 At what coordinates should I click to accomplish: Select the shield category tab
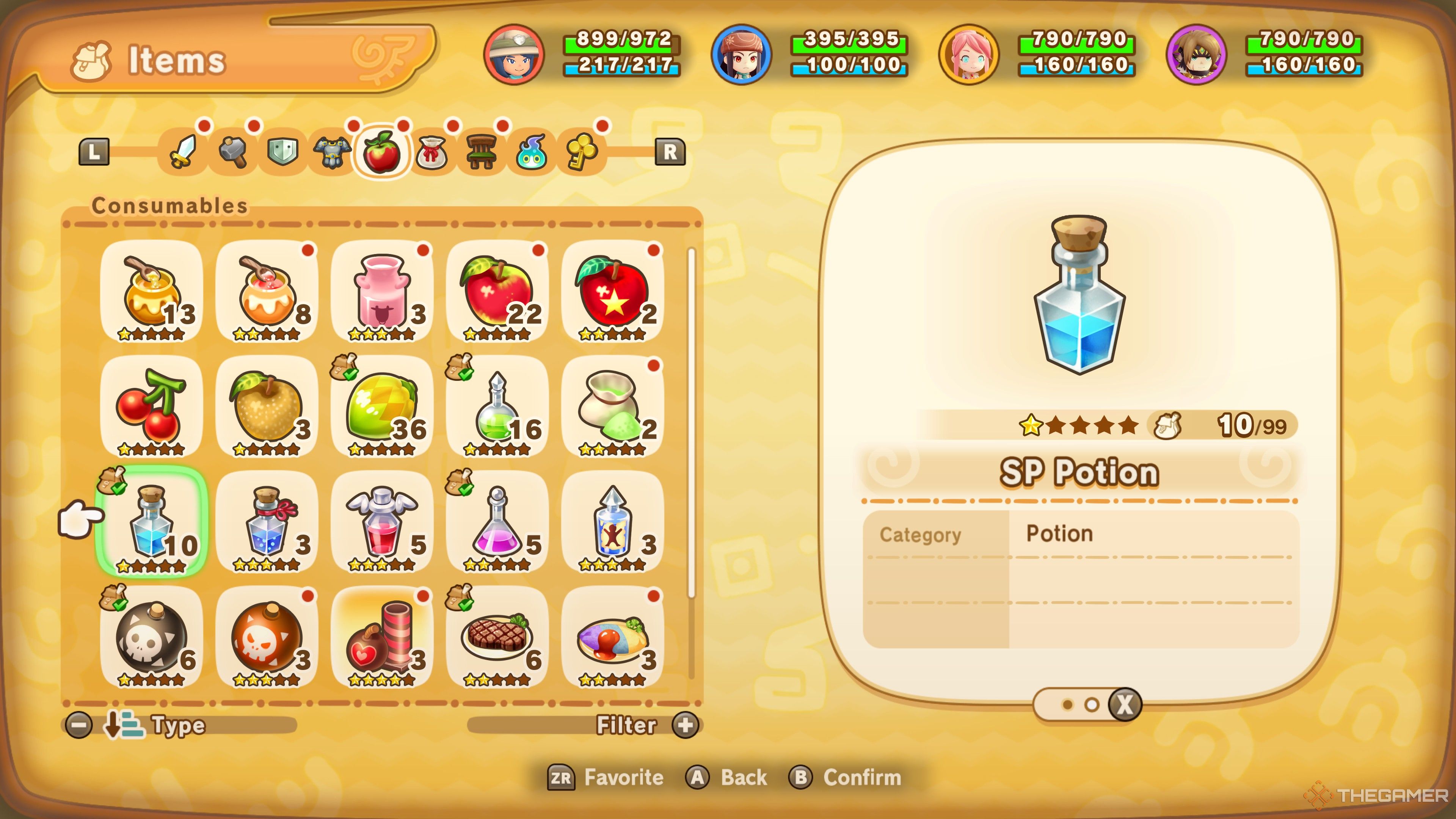pyautogui.click(x=282, y=152)
